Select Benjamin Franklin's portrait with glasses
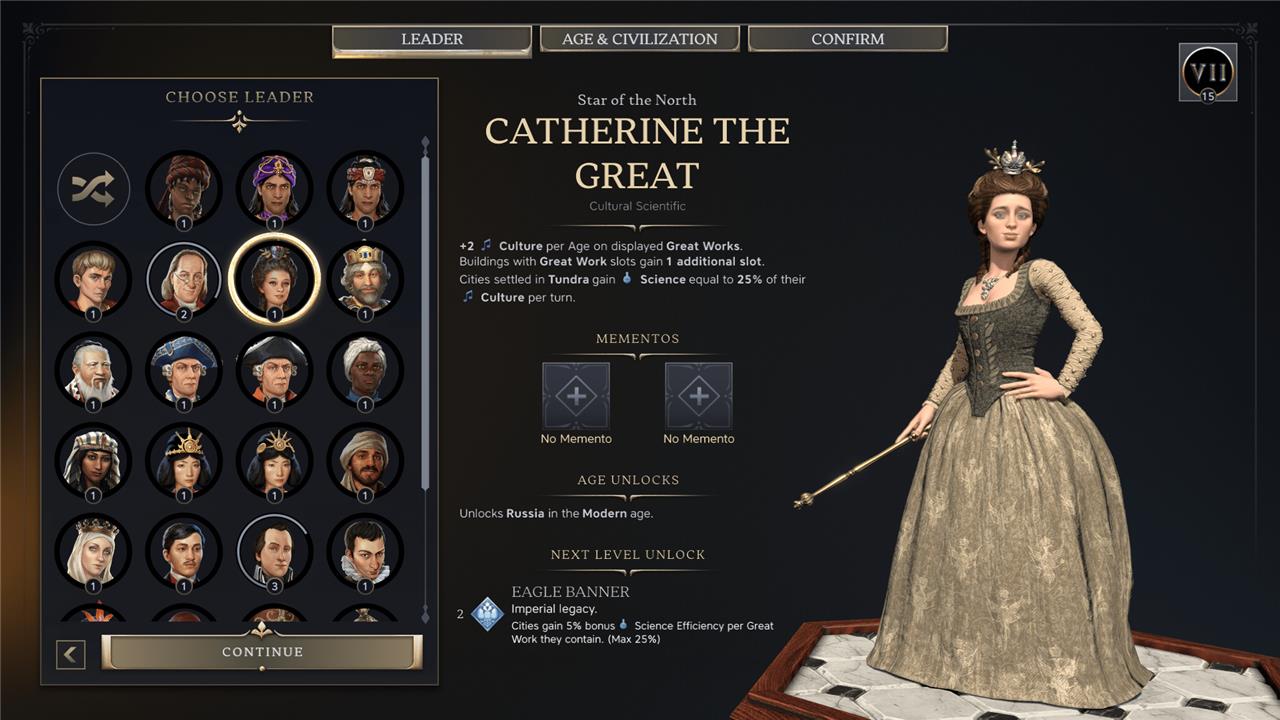This screenshot has width=1280, height=720. (184, 279)
